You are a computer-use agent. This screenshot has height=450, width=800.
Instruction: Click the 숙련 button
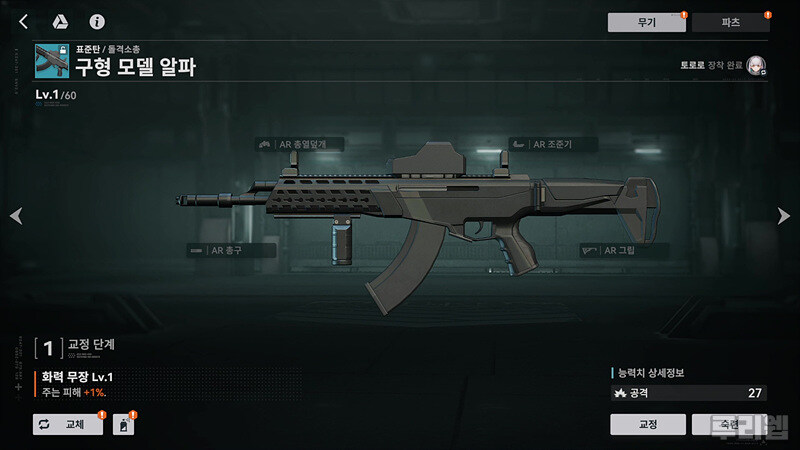point(729,424)
